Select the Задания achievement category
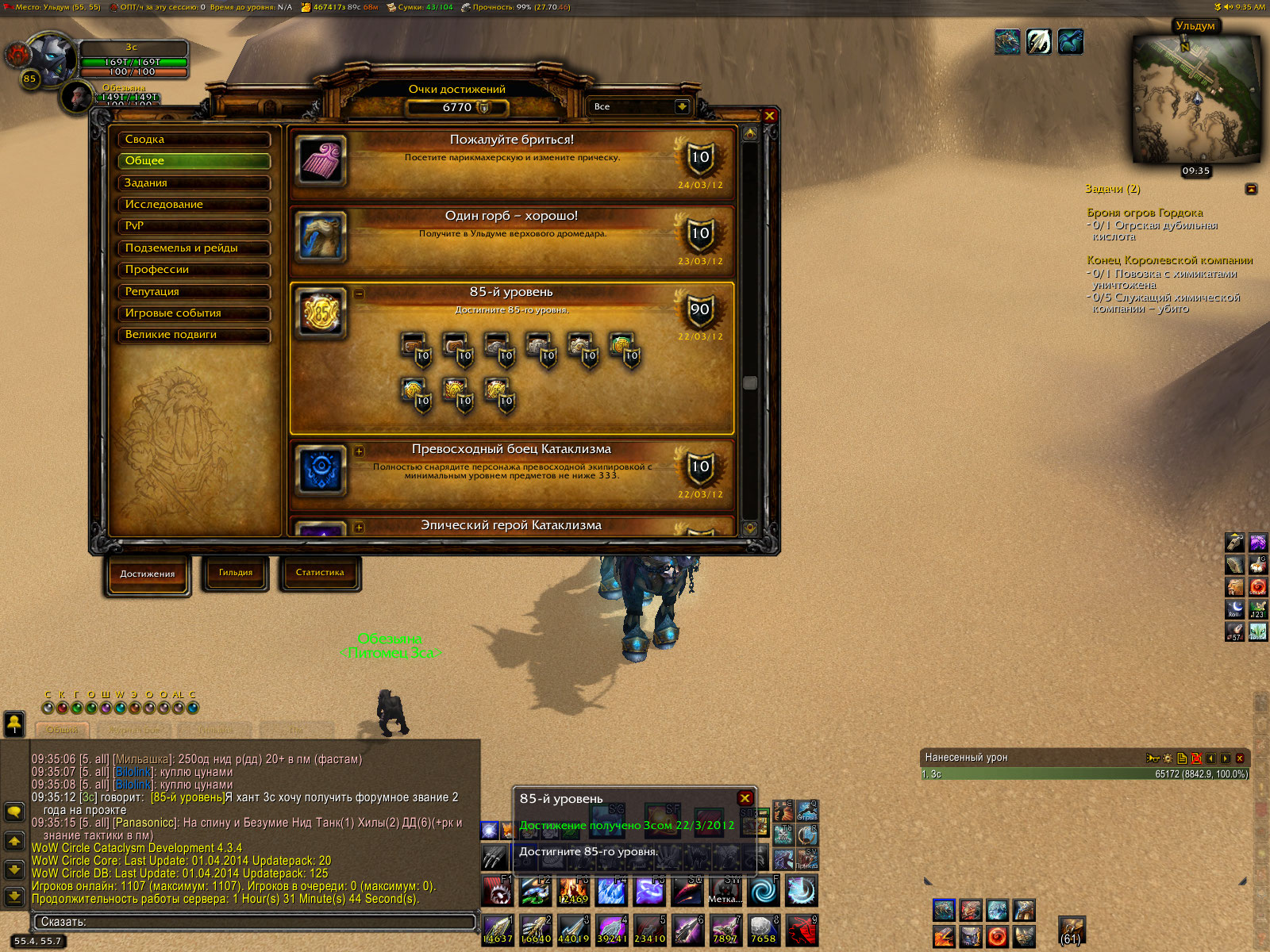 [x=194, y=183]
